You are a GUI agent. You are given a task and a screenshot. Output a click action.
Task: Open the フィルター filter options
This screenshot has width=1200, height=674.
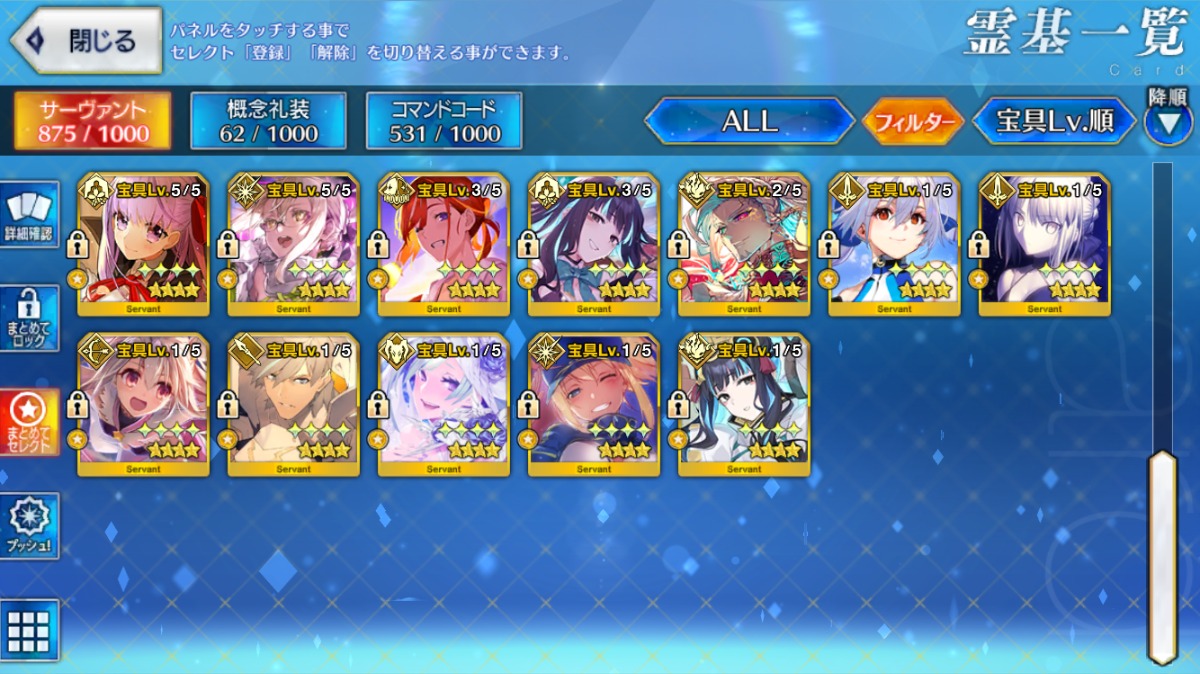[x=912, y=122]
